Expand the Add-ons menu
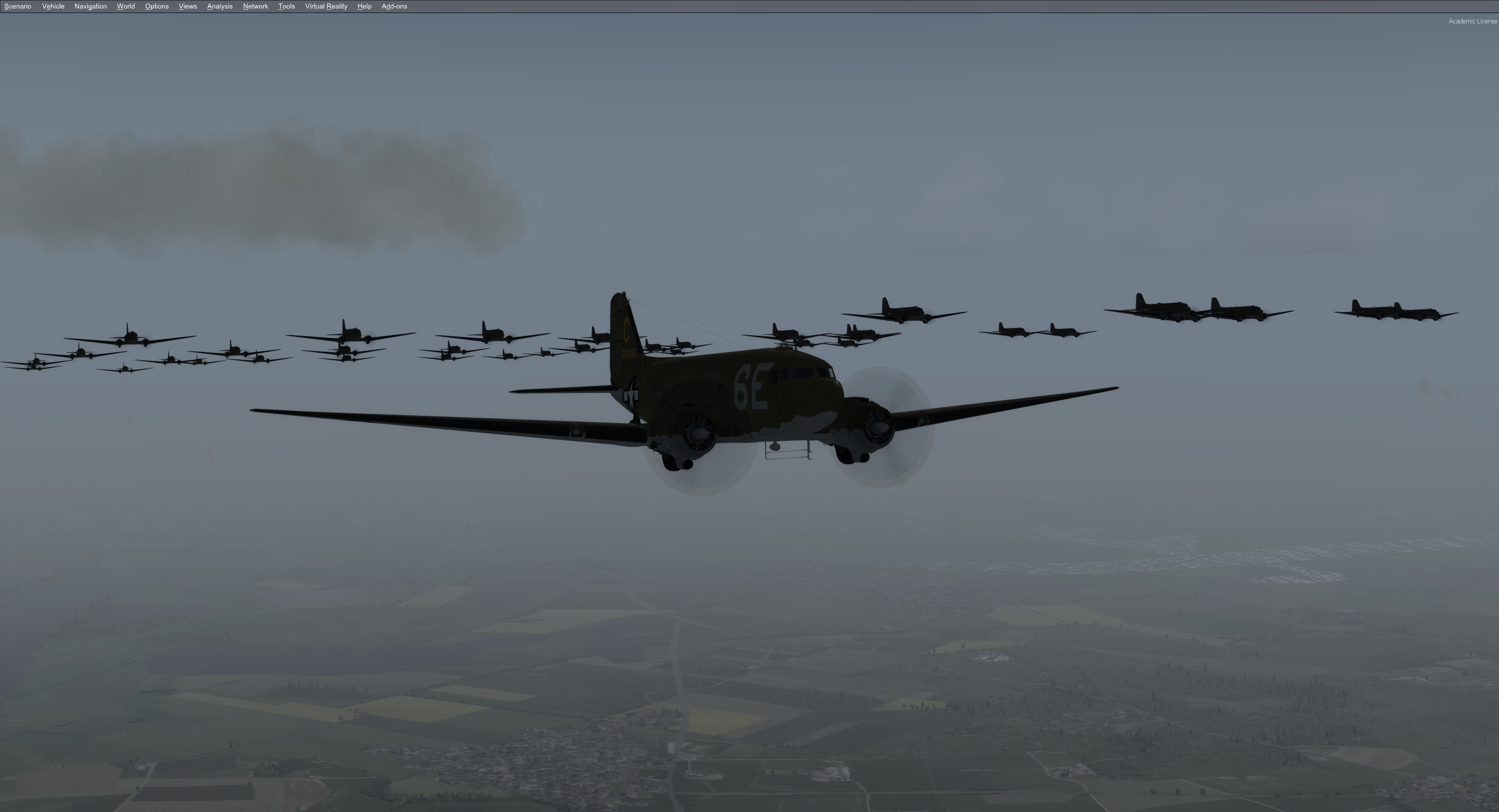The height and width of the screenshot is (812, 1499). pos(394,6)
